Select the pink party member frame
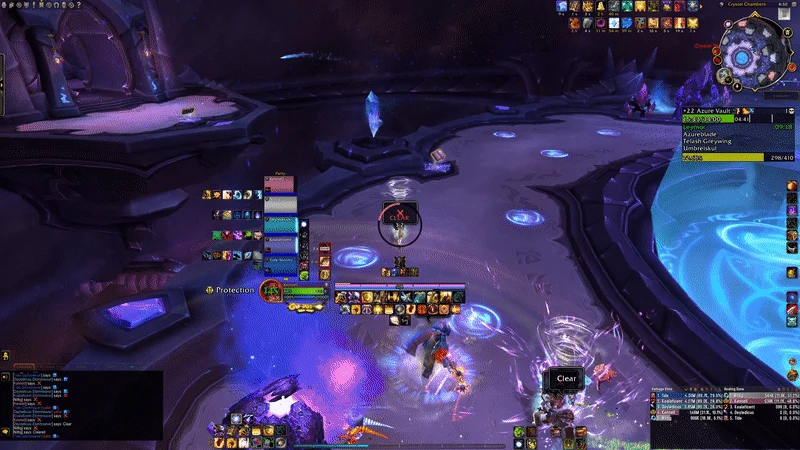This screenshot has height=450, width=800. tap(280, 186)
